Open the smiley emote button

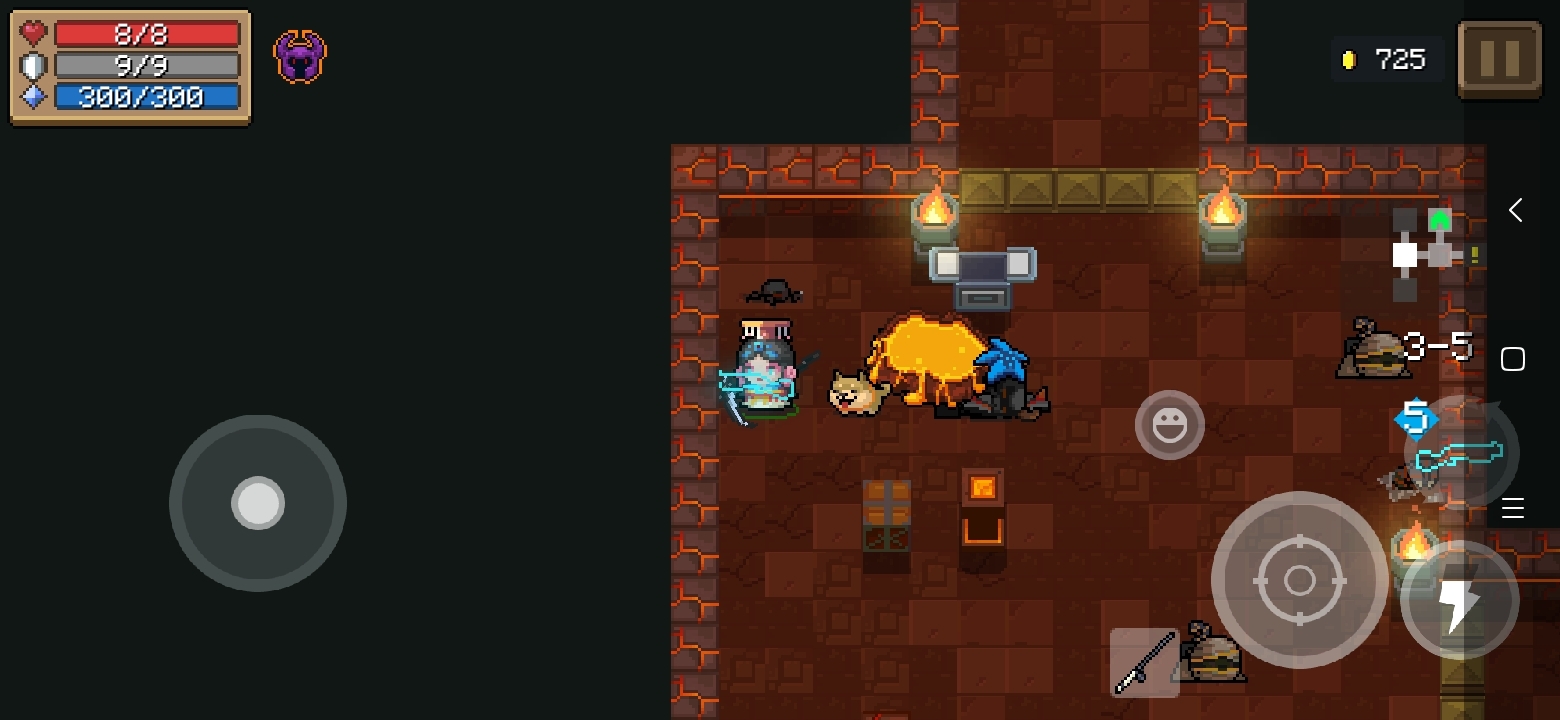1169,426
